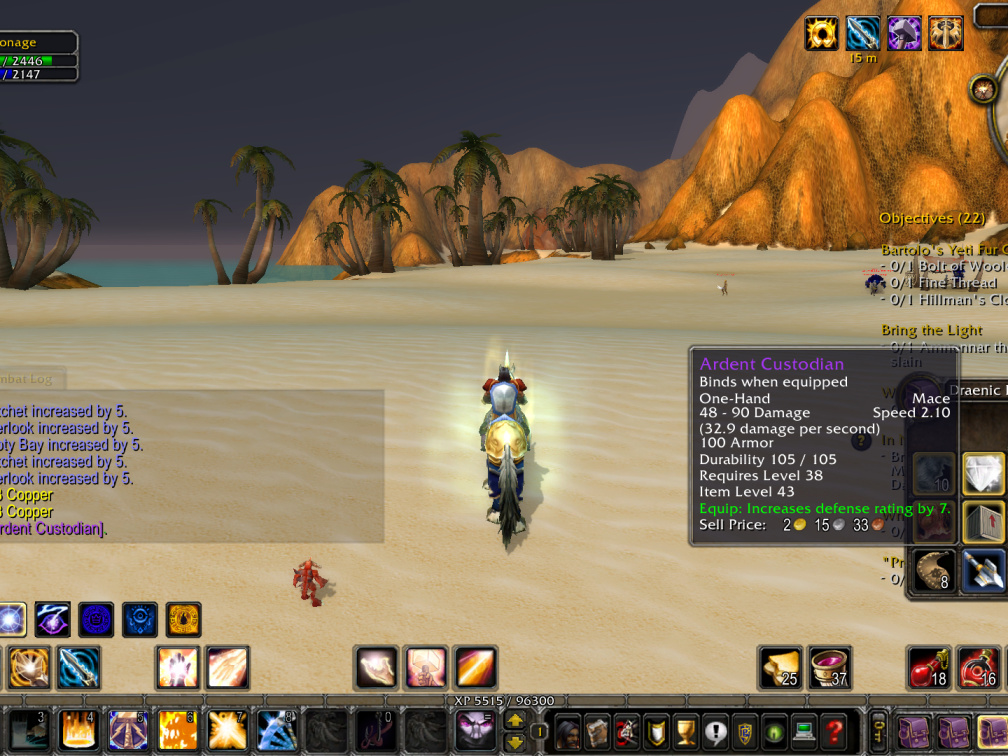Use the bread food stack of 25

point(780,668)
